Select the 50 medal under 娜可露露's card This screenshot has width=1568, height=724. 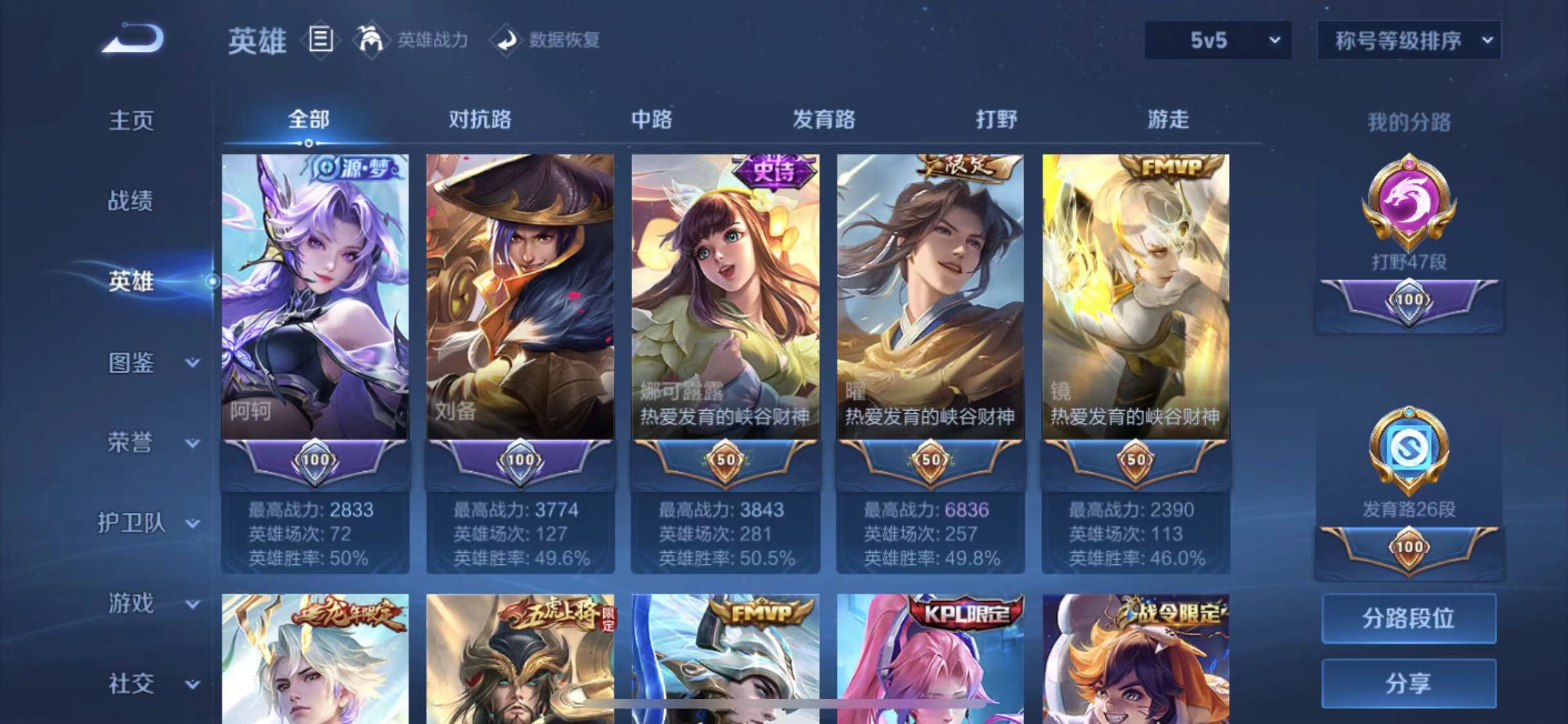pos(726,460)
